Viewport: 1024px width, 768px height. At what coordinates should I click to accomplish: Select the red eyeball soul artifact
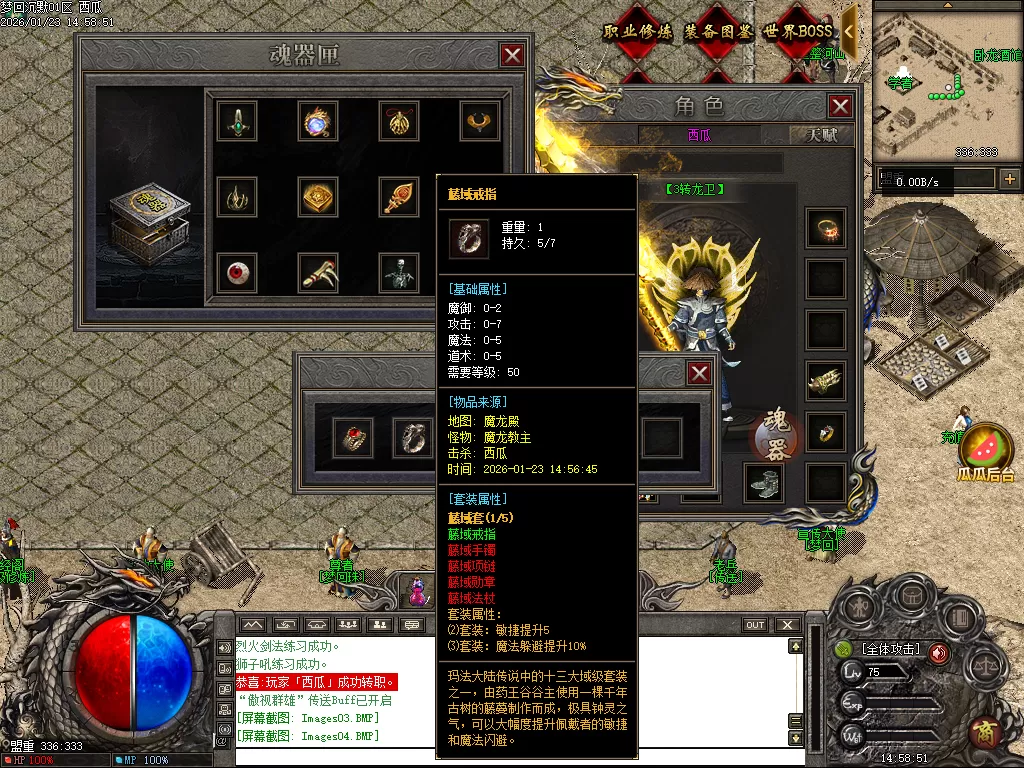point(237,273)
